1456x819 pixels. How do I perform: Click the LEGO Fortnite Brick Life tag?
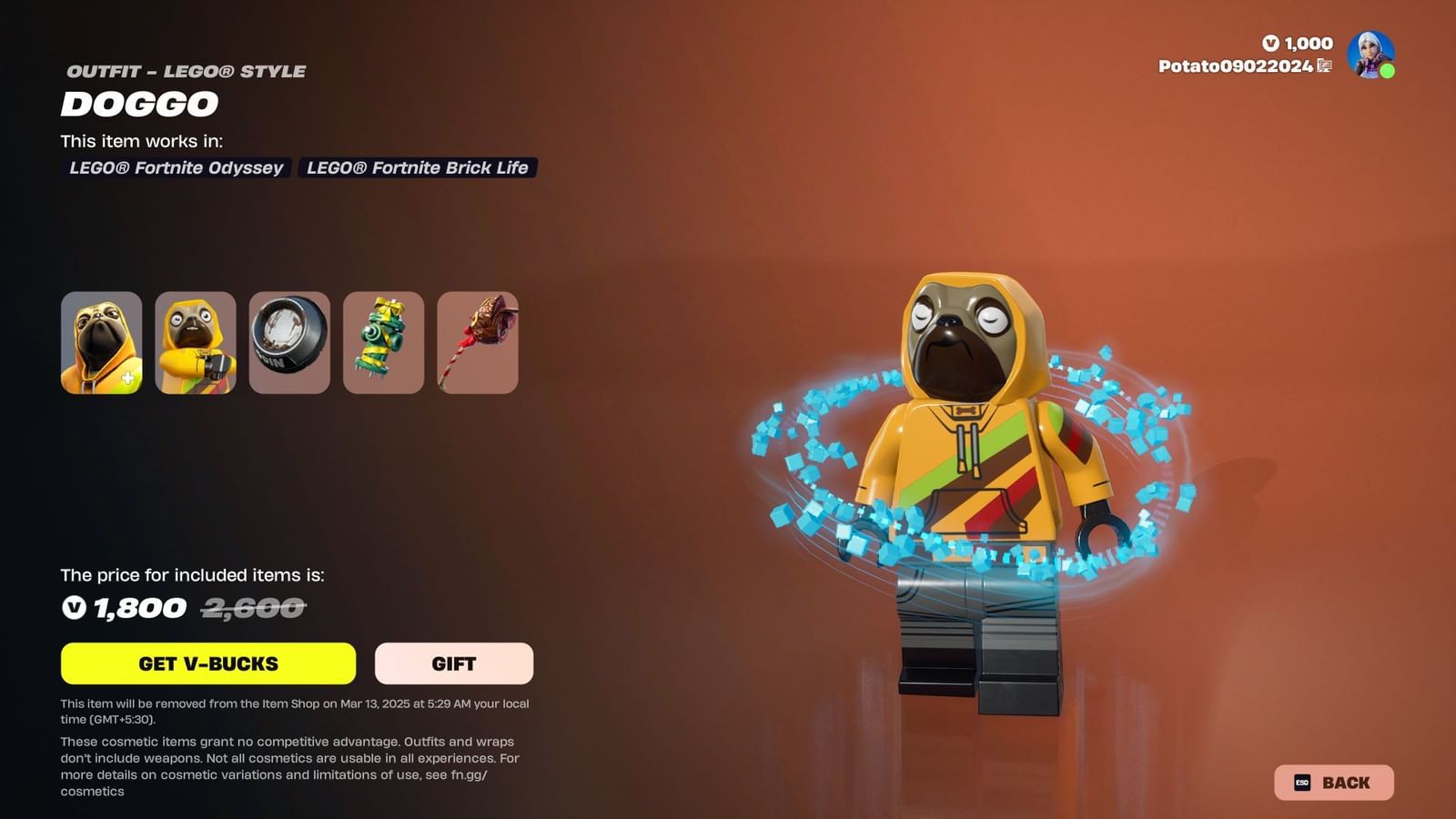417,168
